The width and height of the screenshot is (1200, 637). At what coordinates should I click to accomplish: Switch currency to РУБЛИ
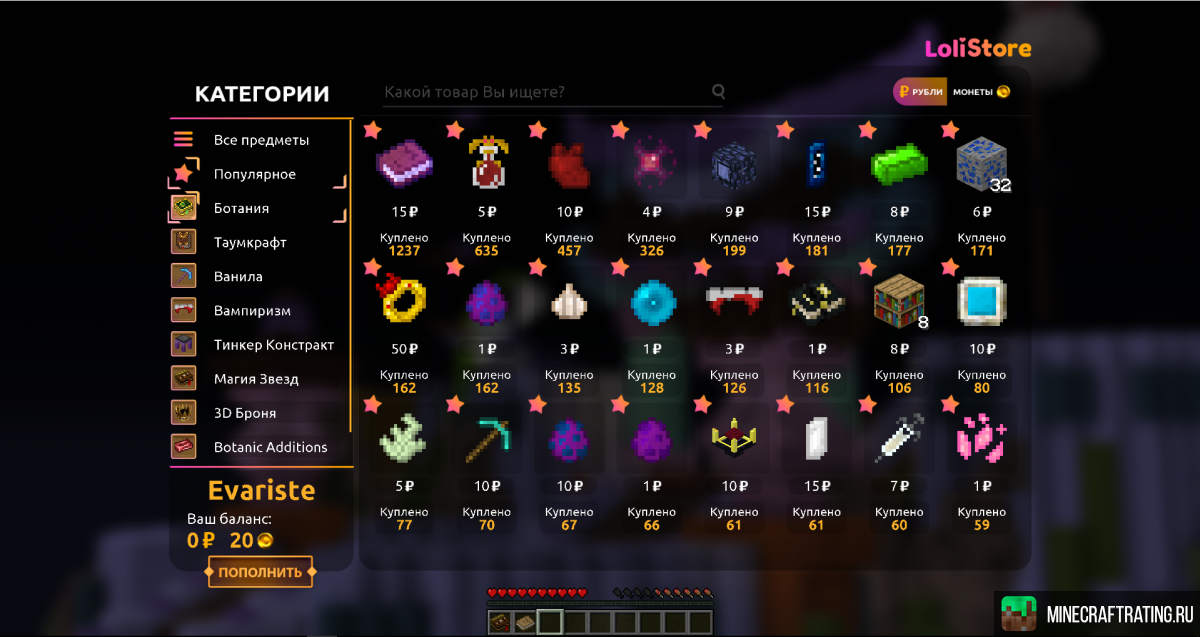coord(920,92)
